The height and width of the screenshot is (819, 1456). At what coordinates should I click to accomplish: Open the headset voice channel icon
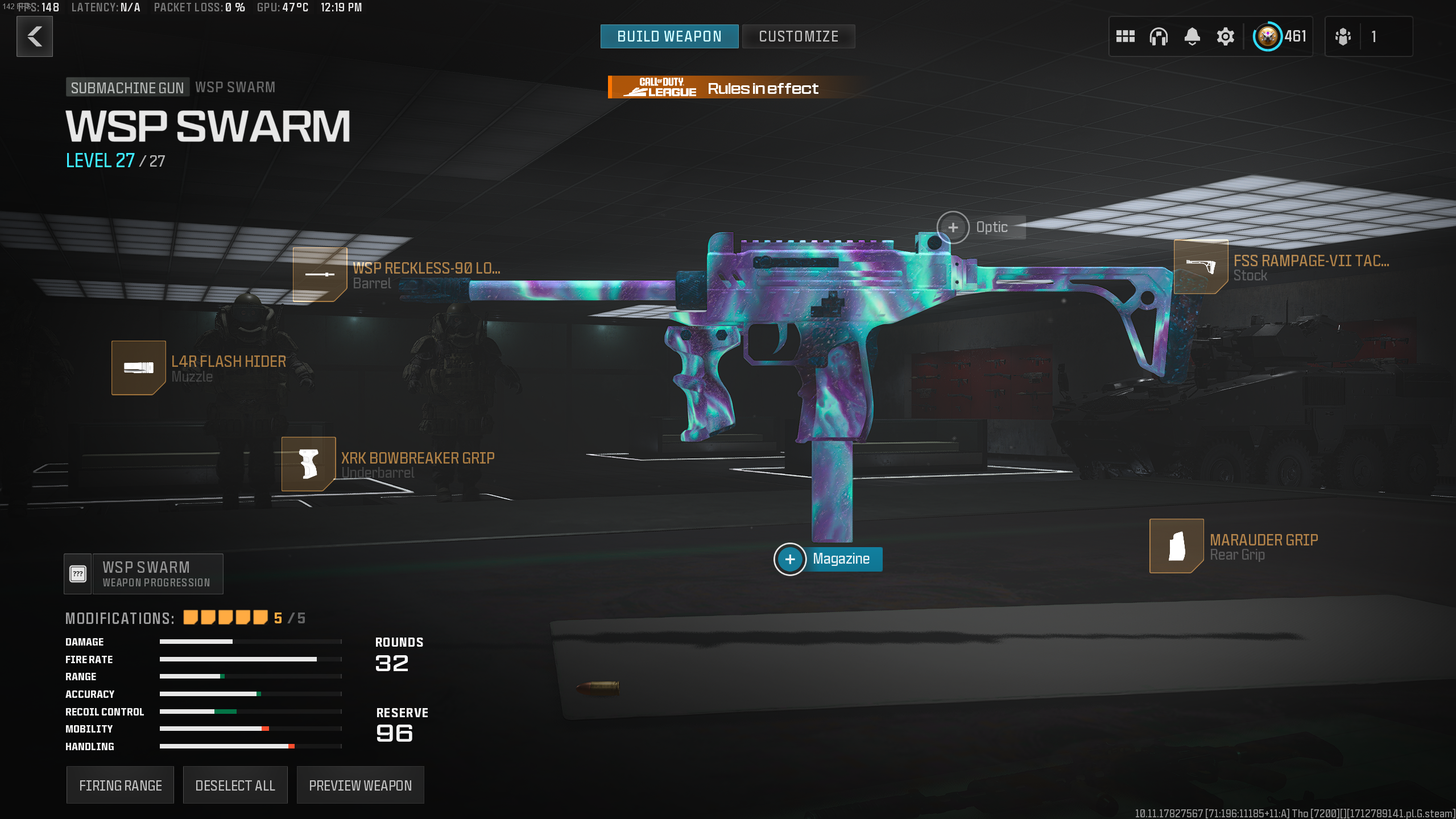[x=1159, y=36]
